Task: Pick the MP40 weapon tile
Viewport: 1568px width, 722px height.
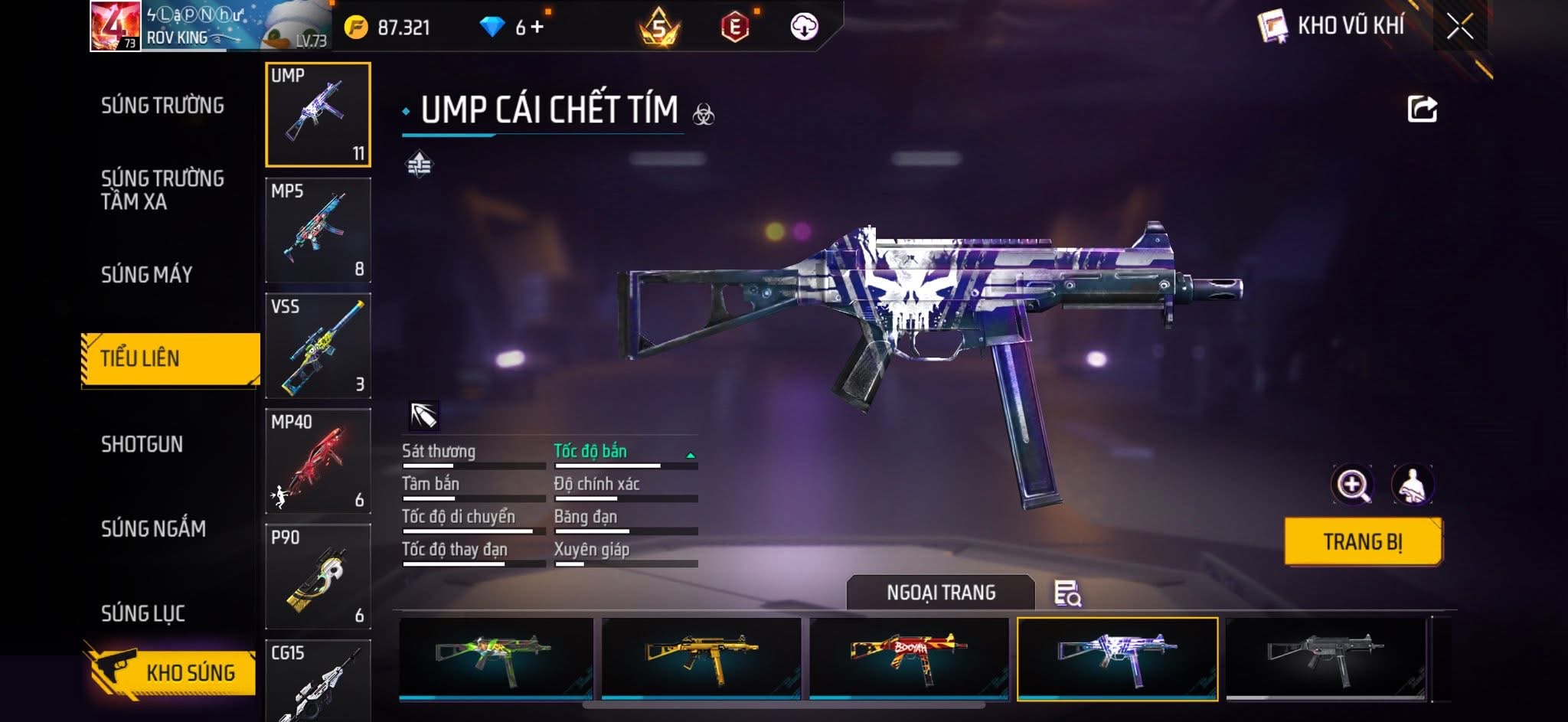Action: pyautogui.click(x=318, y=462)
